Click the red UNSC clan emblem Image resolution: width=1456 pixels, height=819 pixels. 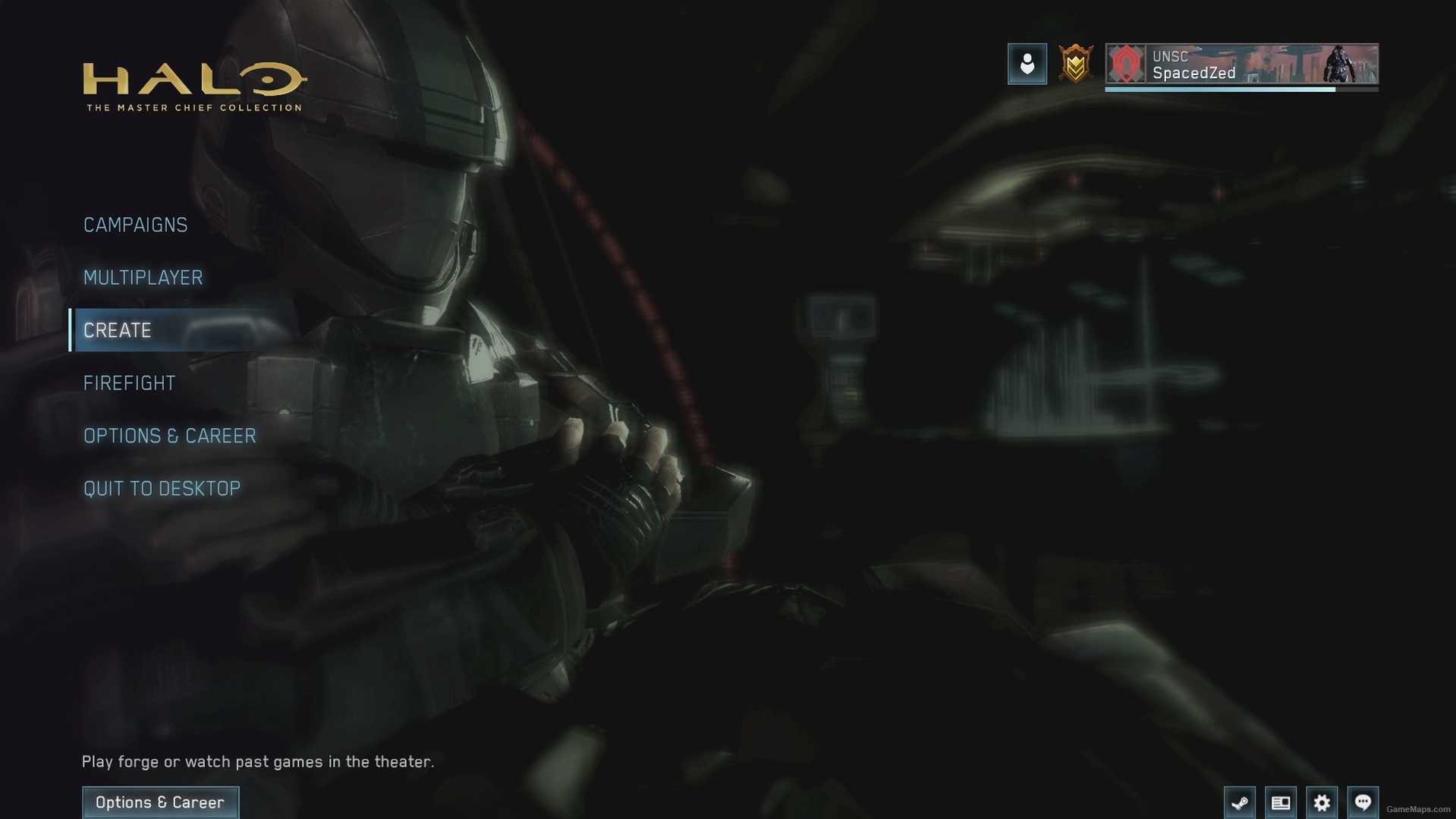(x=1127, y=65)
